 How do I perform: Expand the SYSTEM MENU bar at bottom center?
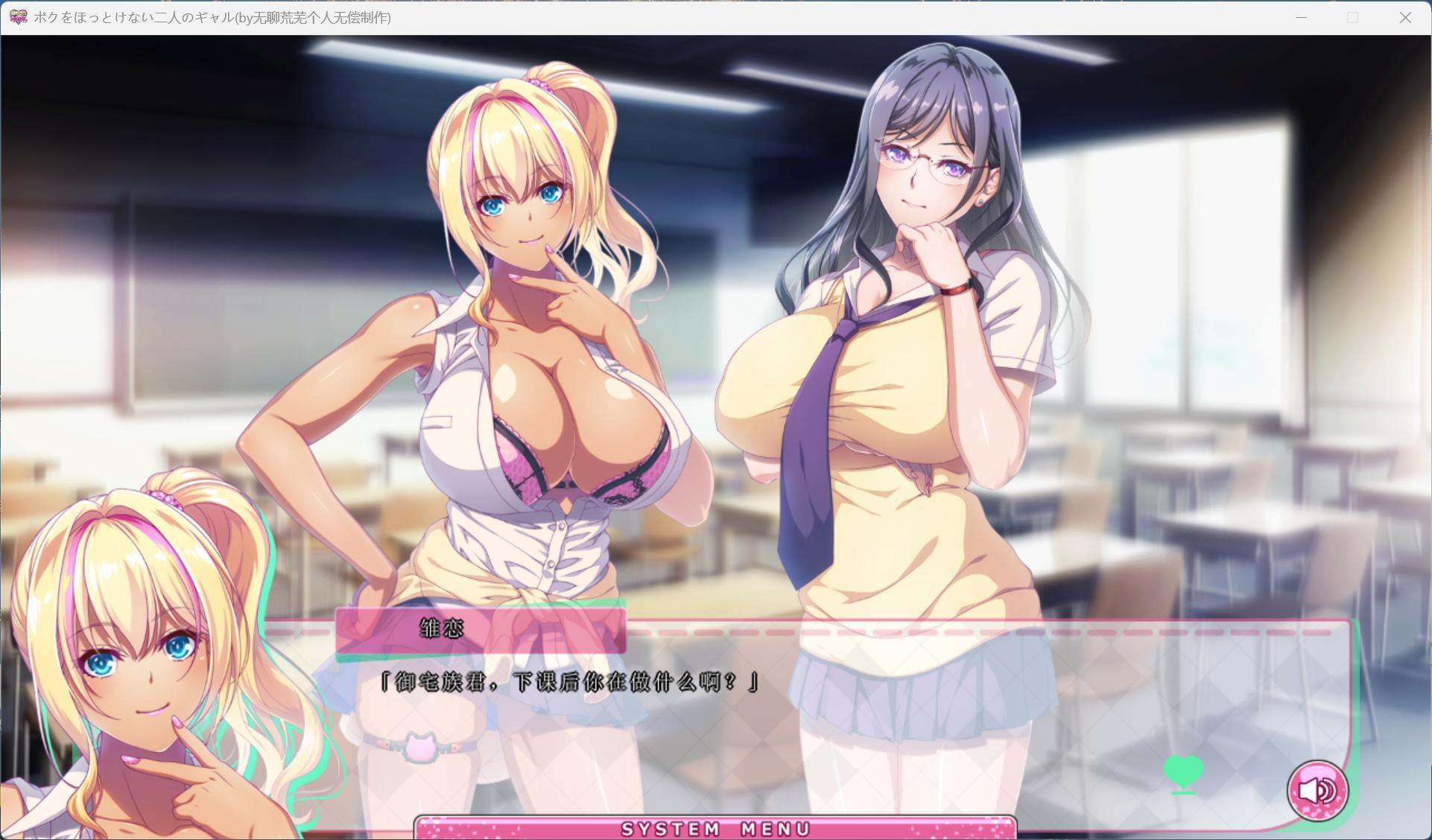[x=715, y=827]
